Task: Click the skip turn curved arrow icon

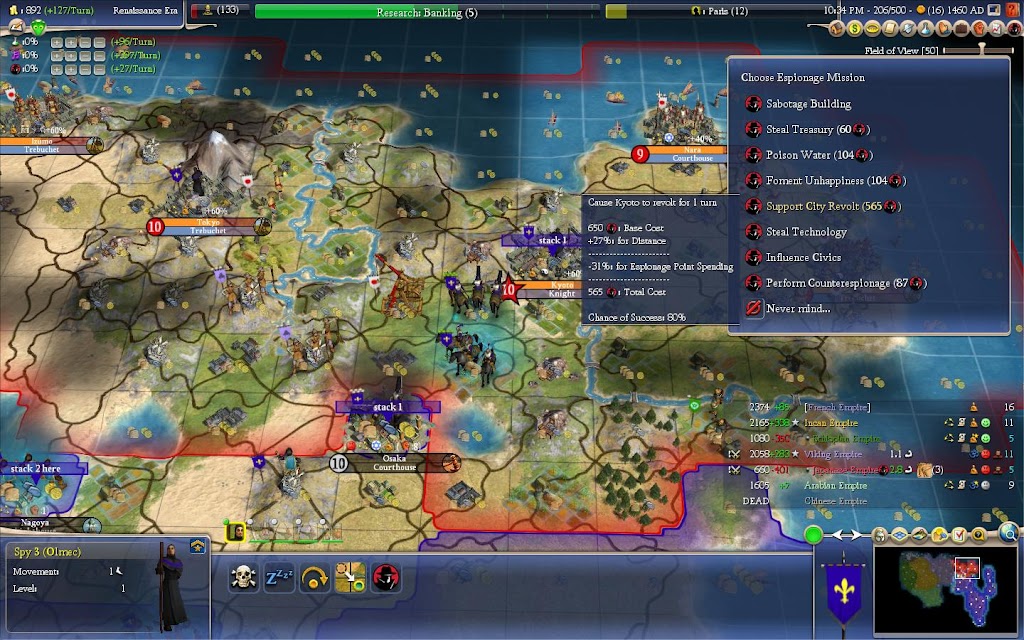Action: pos(315,578)
